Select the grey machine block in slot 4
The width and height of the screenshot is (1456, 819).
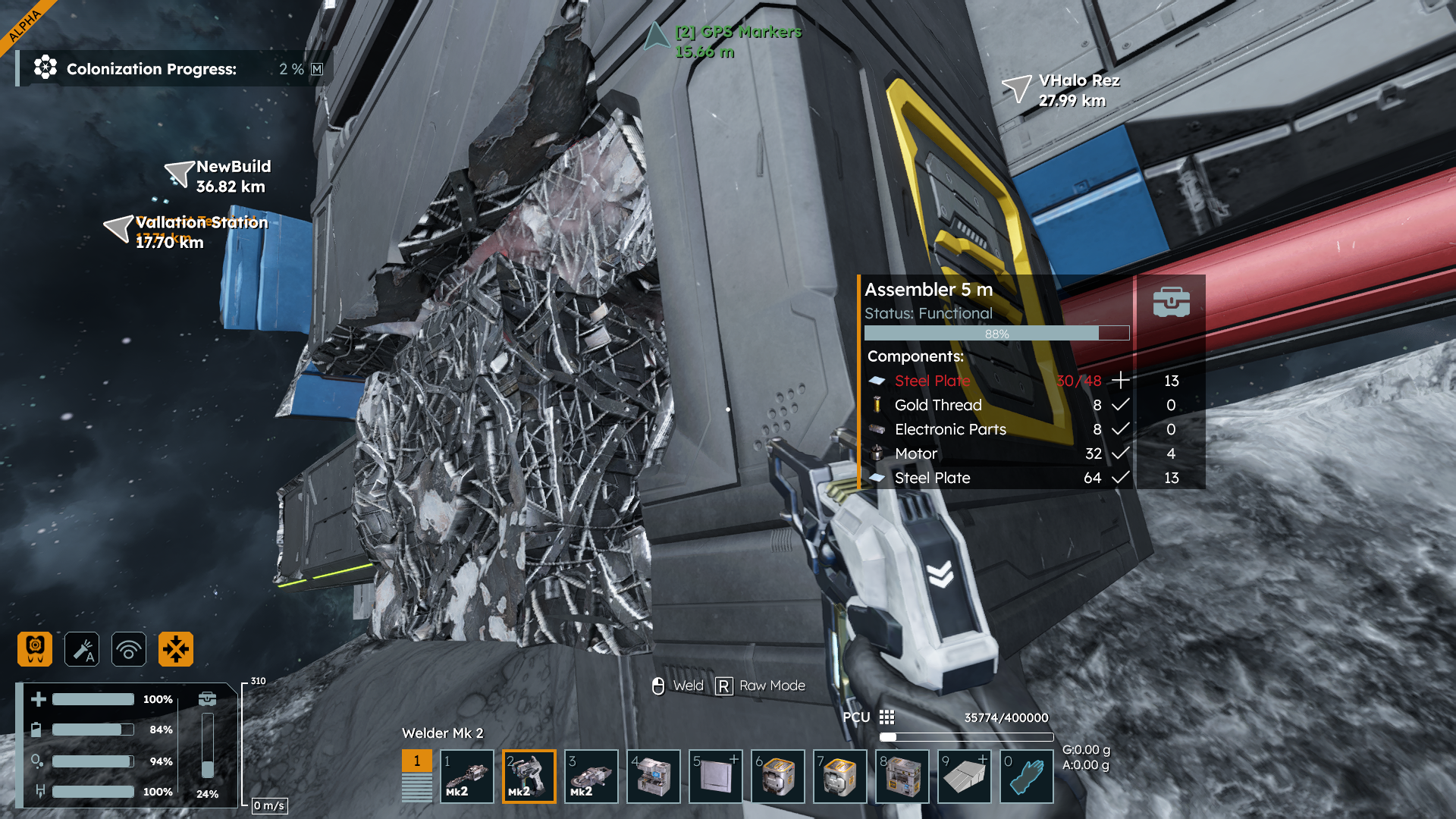click(x=654, y=777)
